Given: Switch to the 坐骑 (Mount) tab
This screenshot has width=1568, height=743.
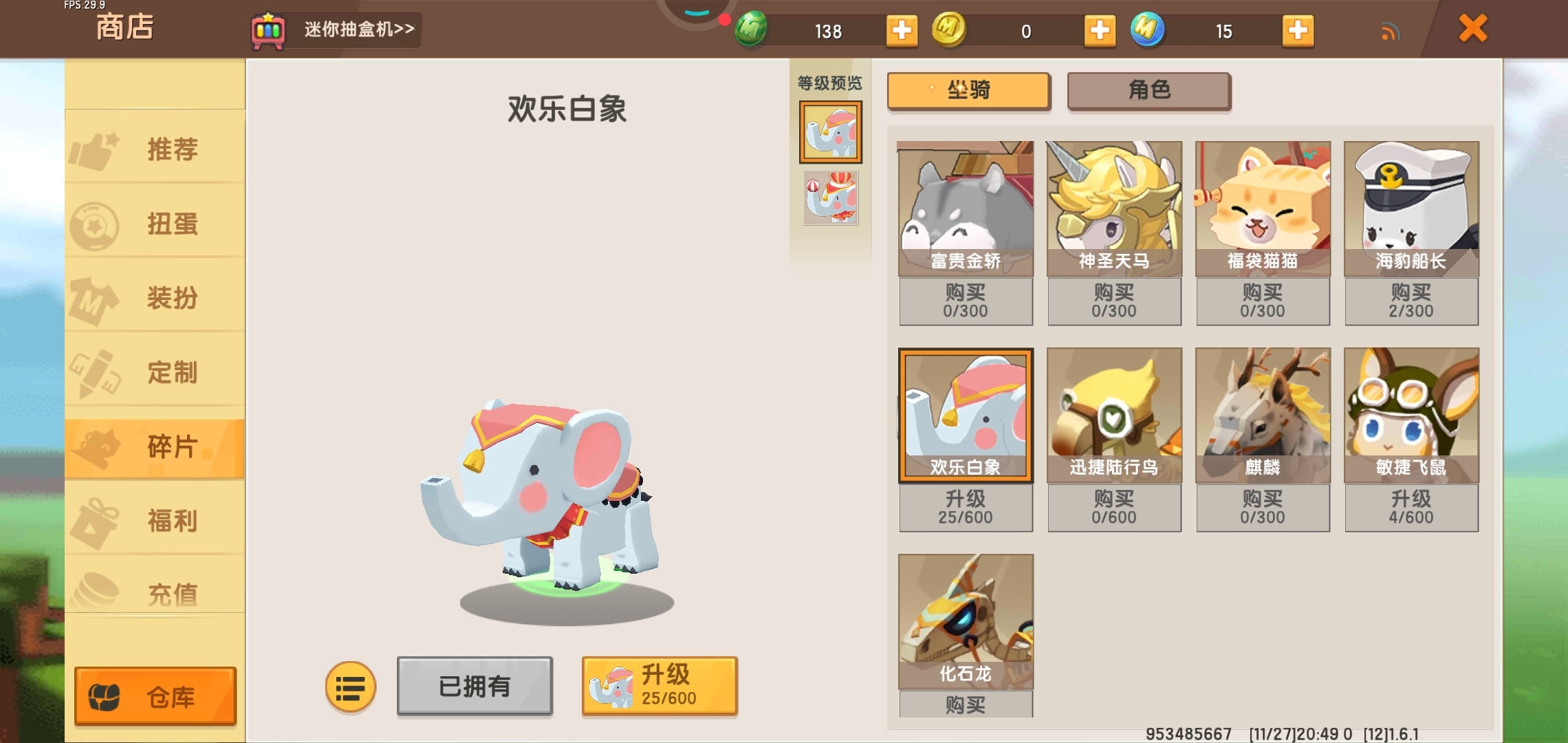Looking at the screenshot, I should coord(968,90).
